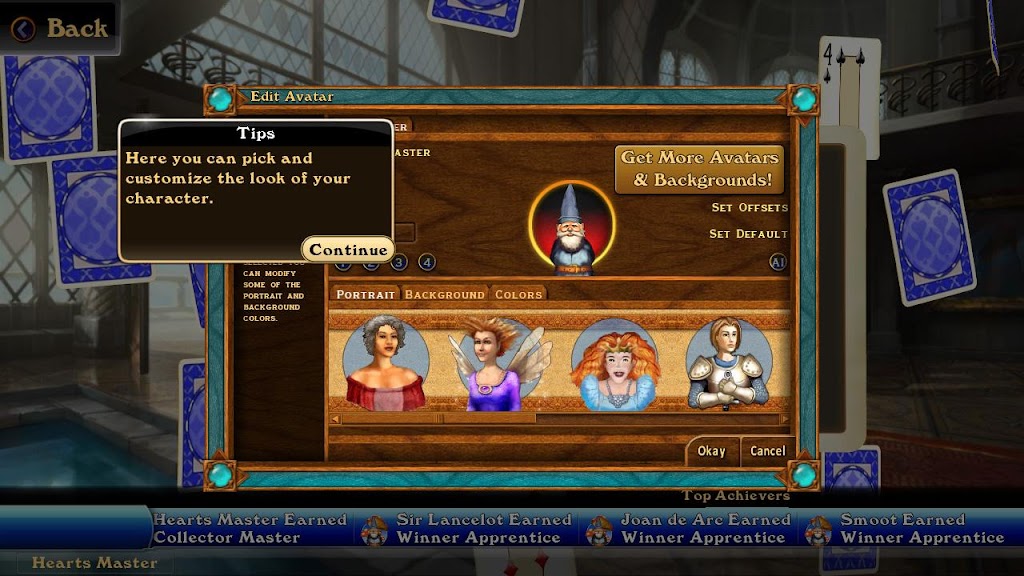Image resolution: width=1024 pixels, height=576 pixels.
Task: Open Hearts Master profile label
Action: pyautogui.click(x=94, y=563)
